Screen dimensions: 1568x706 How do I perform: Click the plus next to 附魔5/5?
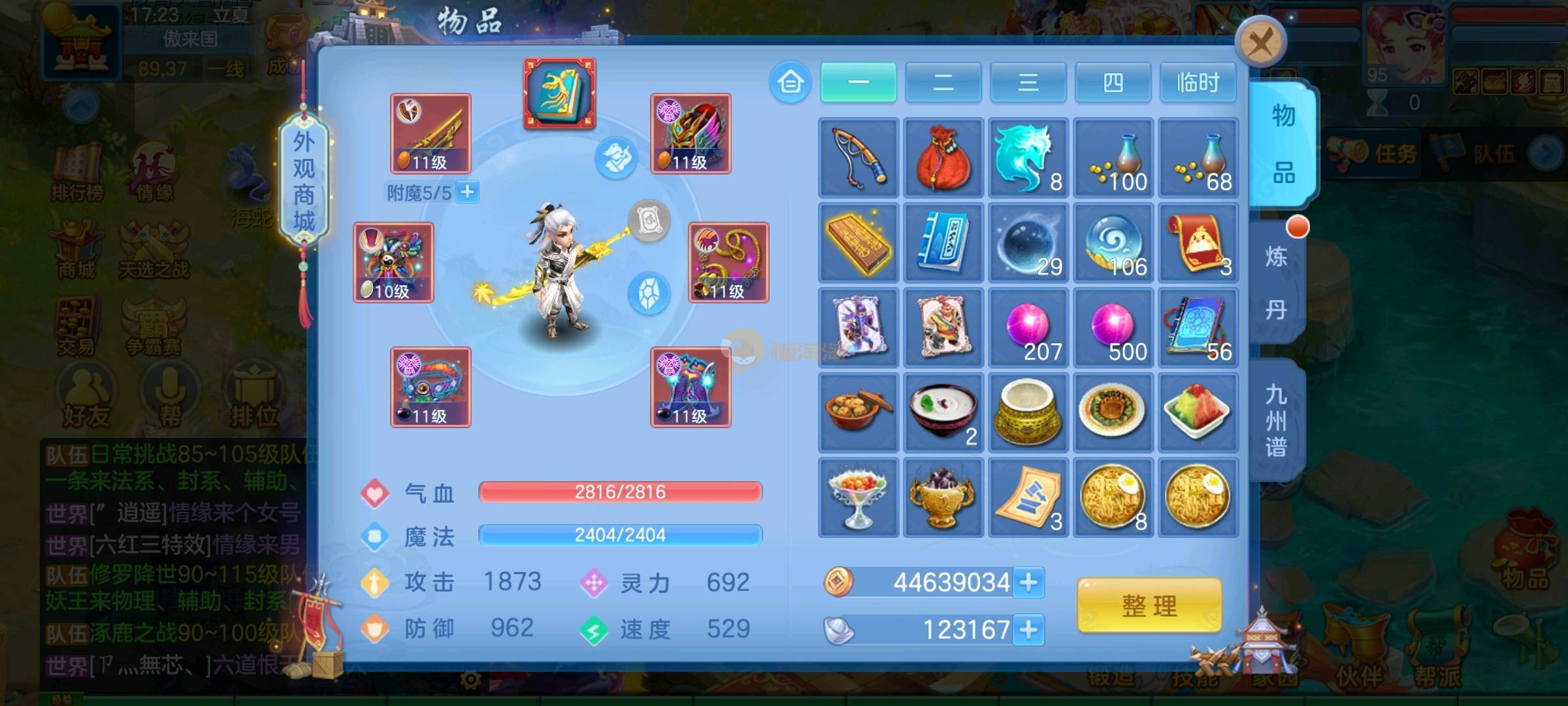pyautogui.click(x=467, y=192)
